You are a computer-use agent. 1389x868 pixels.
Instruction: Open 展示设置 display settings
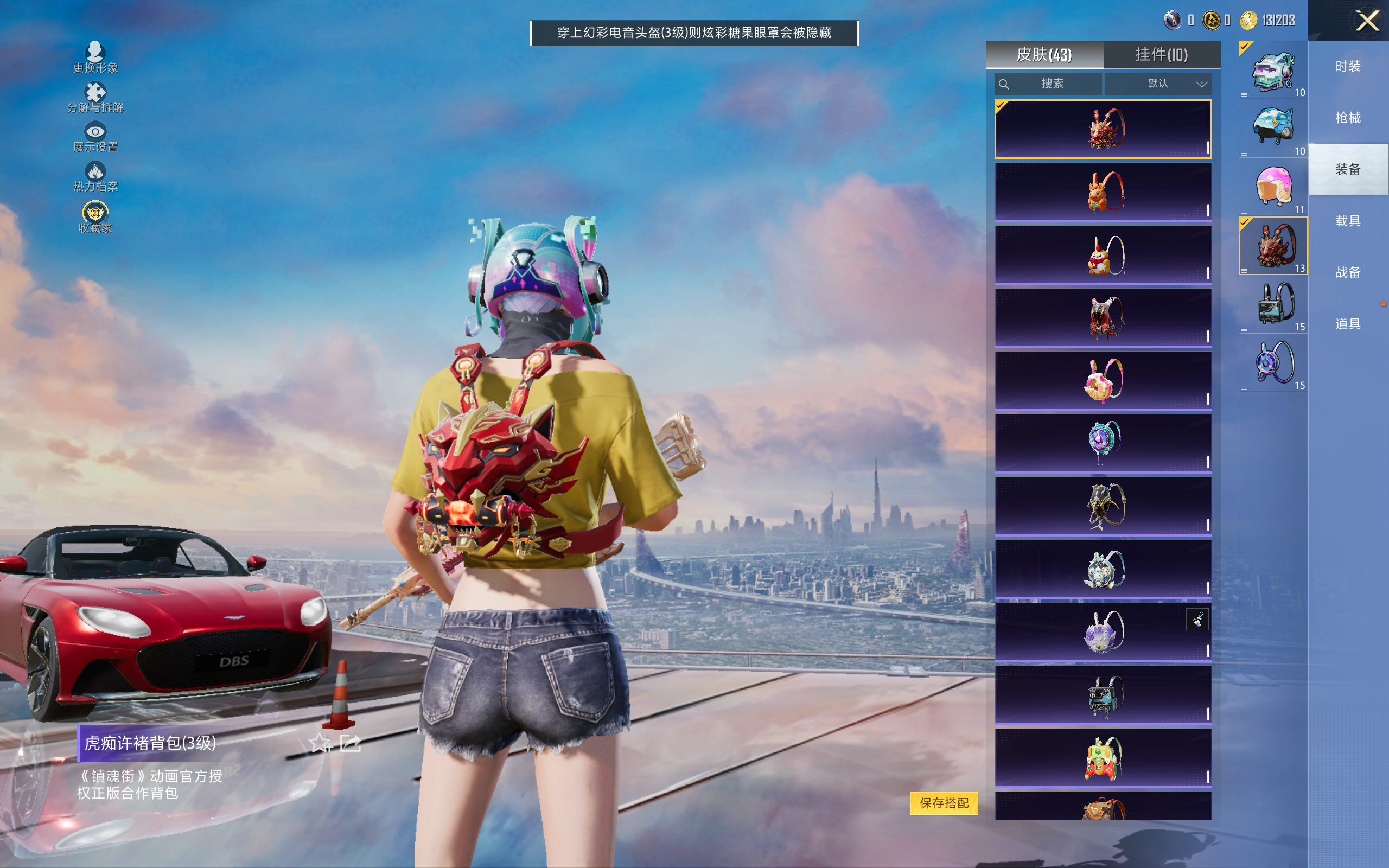point(95,137)
